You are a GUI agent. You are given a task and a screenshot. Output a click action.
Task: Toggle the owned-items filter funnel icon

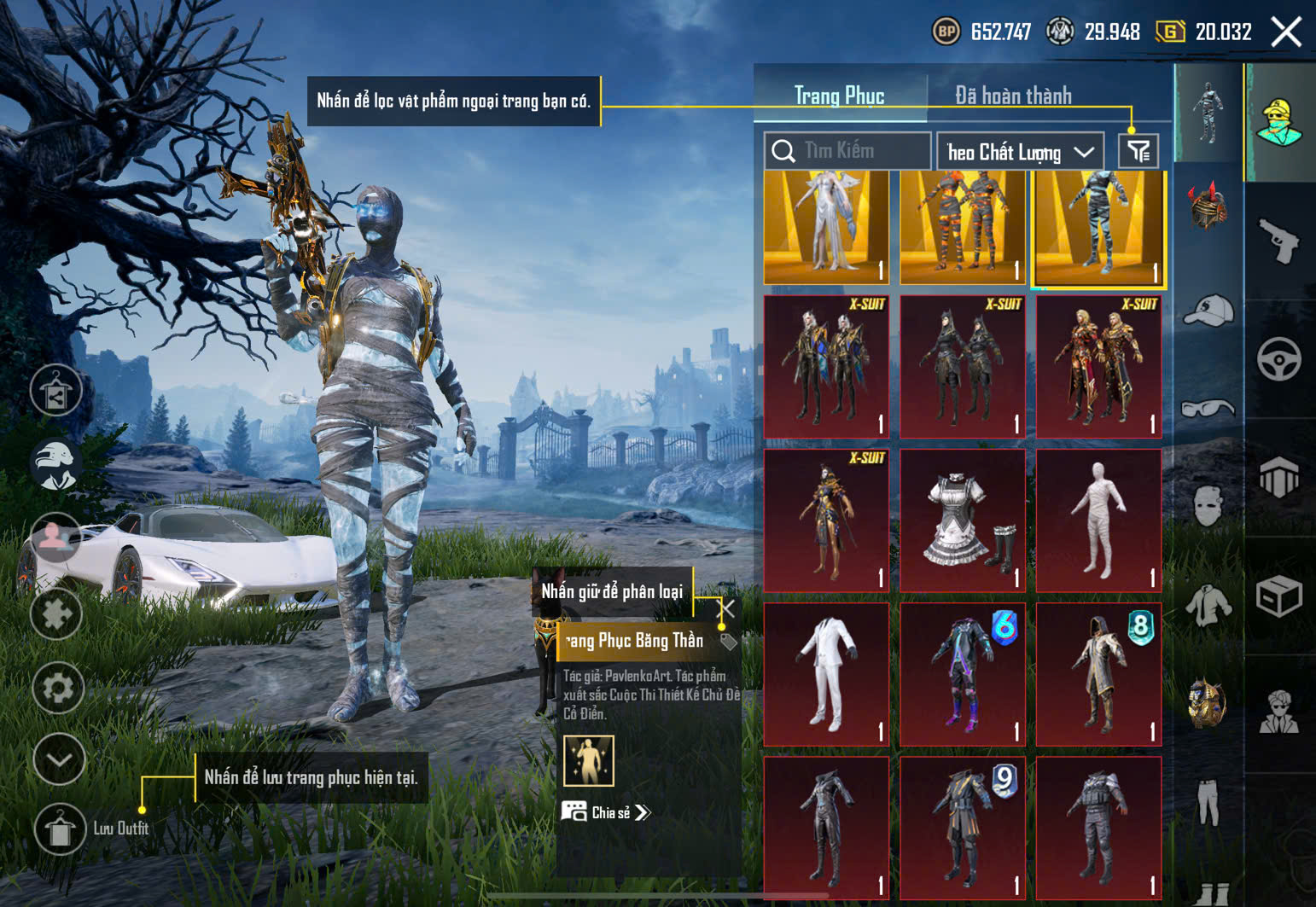tap(1138, 152)
